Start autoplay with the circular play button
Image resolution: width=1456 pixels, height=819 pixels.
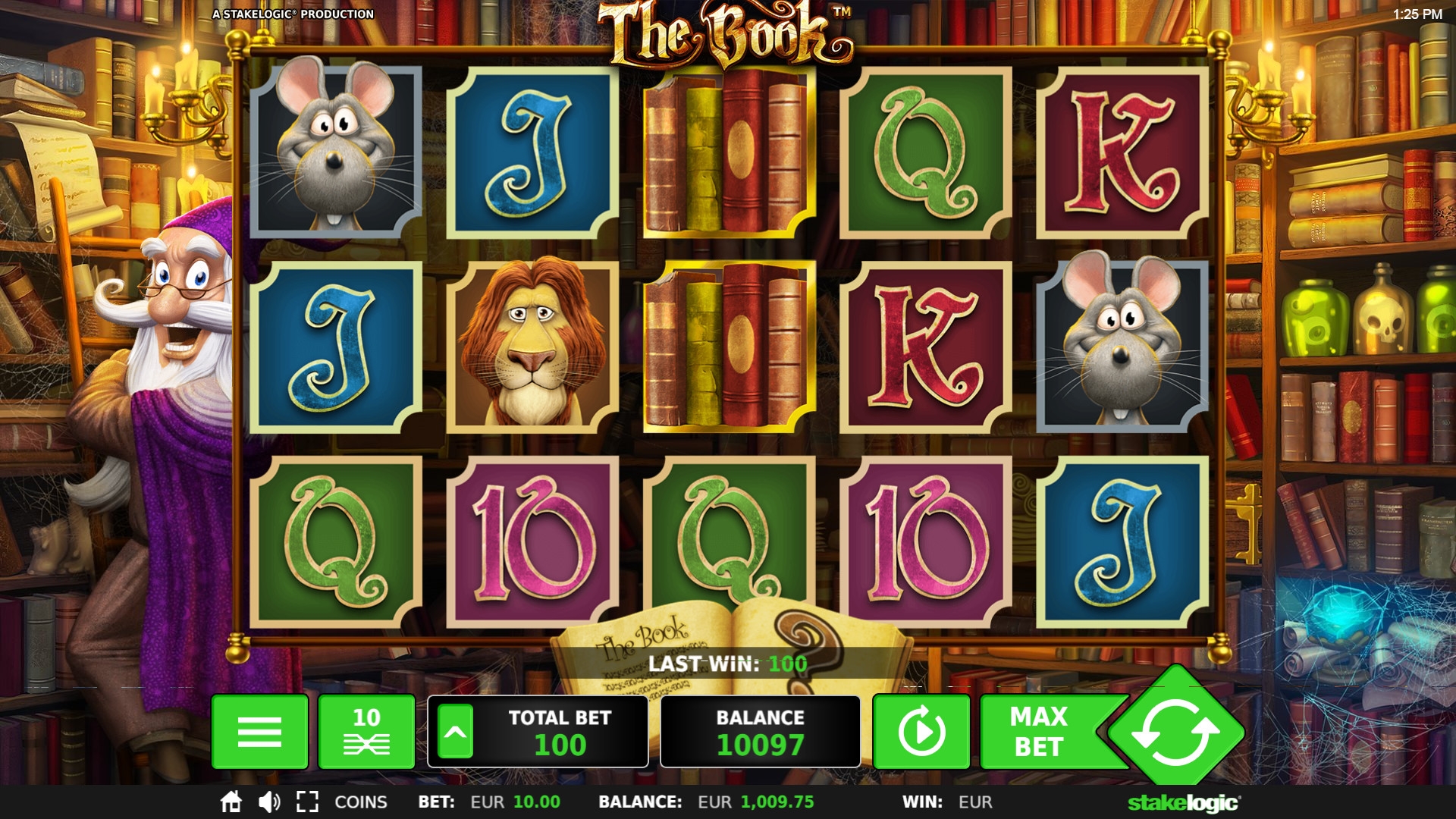click(x=921, y=732)
